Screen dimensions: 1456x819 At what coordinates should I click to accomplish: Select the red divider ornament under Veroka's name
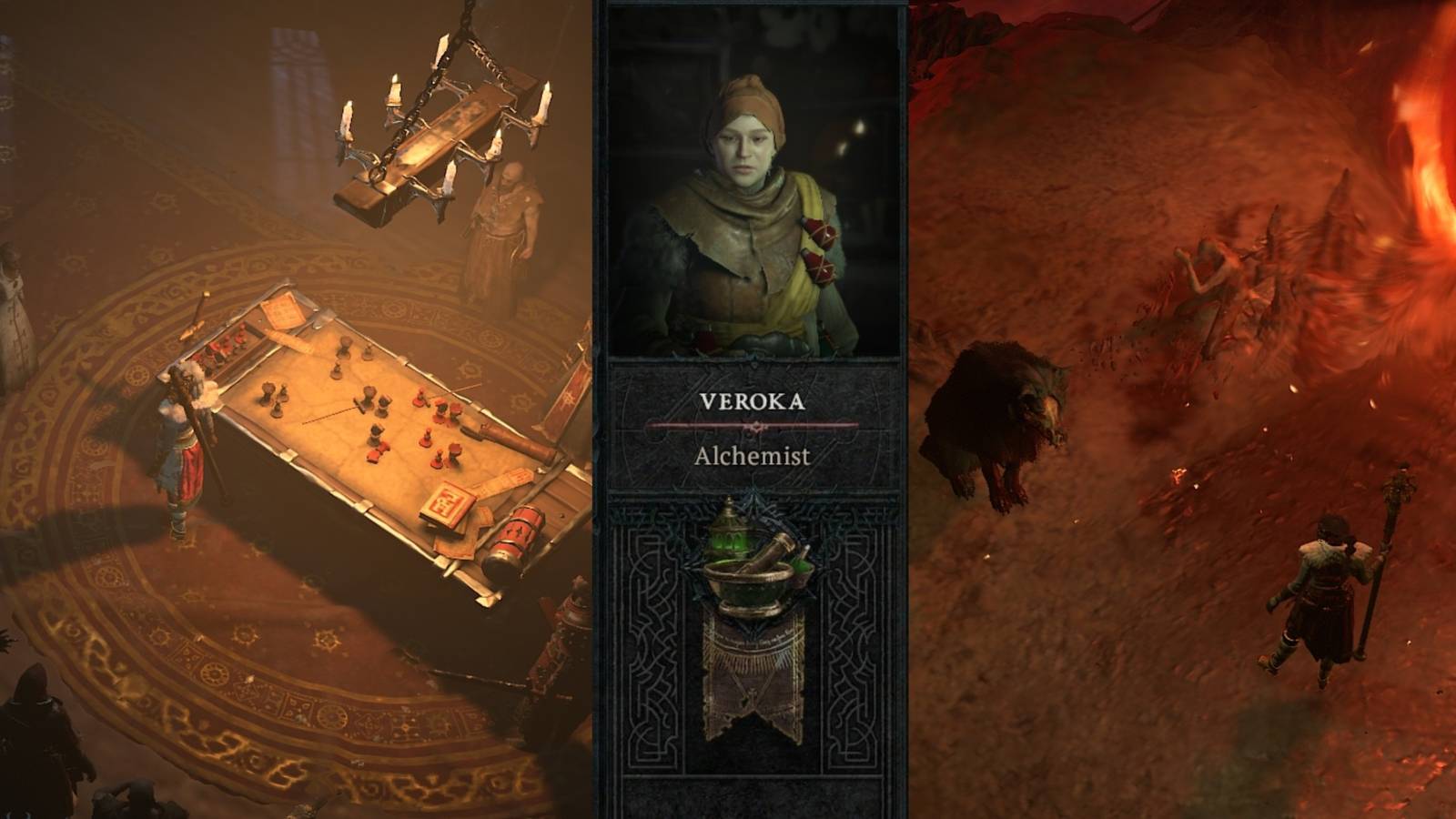tap(754, 426)
